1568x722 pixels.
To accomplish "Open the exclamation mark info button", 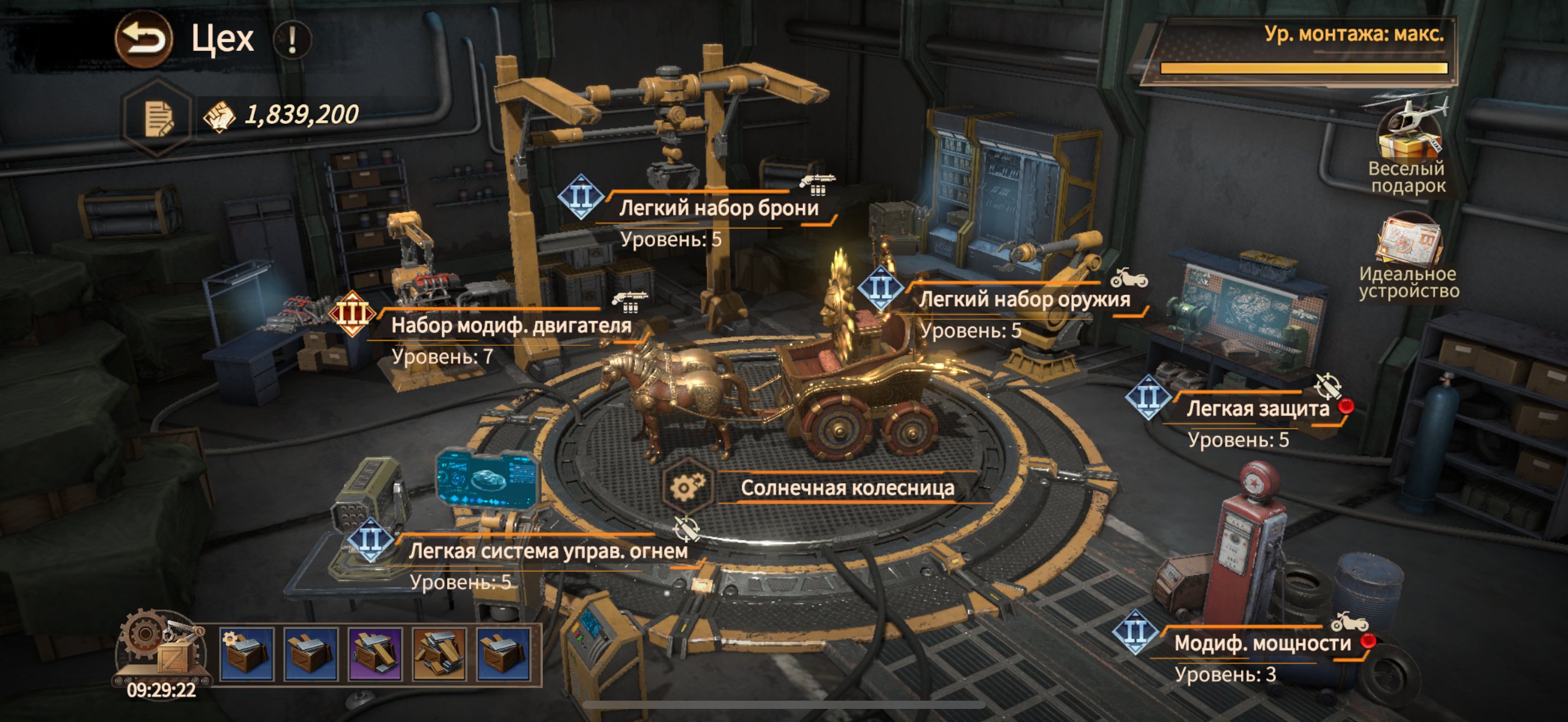I will [292, 39].
